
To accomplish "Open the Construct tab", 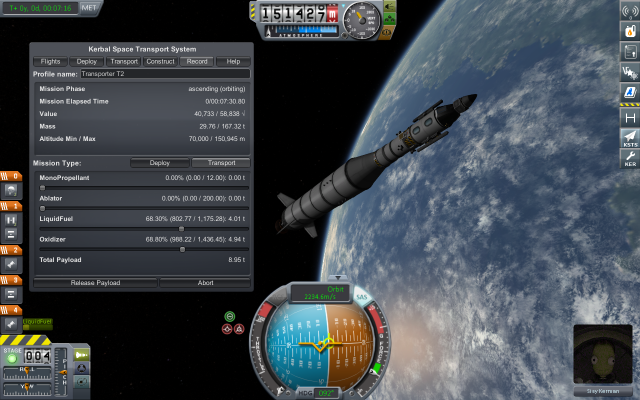I will coord(160,61).
